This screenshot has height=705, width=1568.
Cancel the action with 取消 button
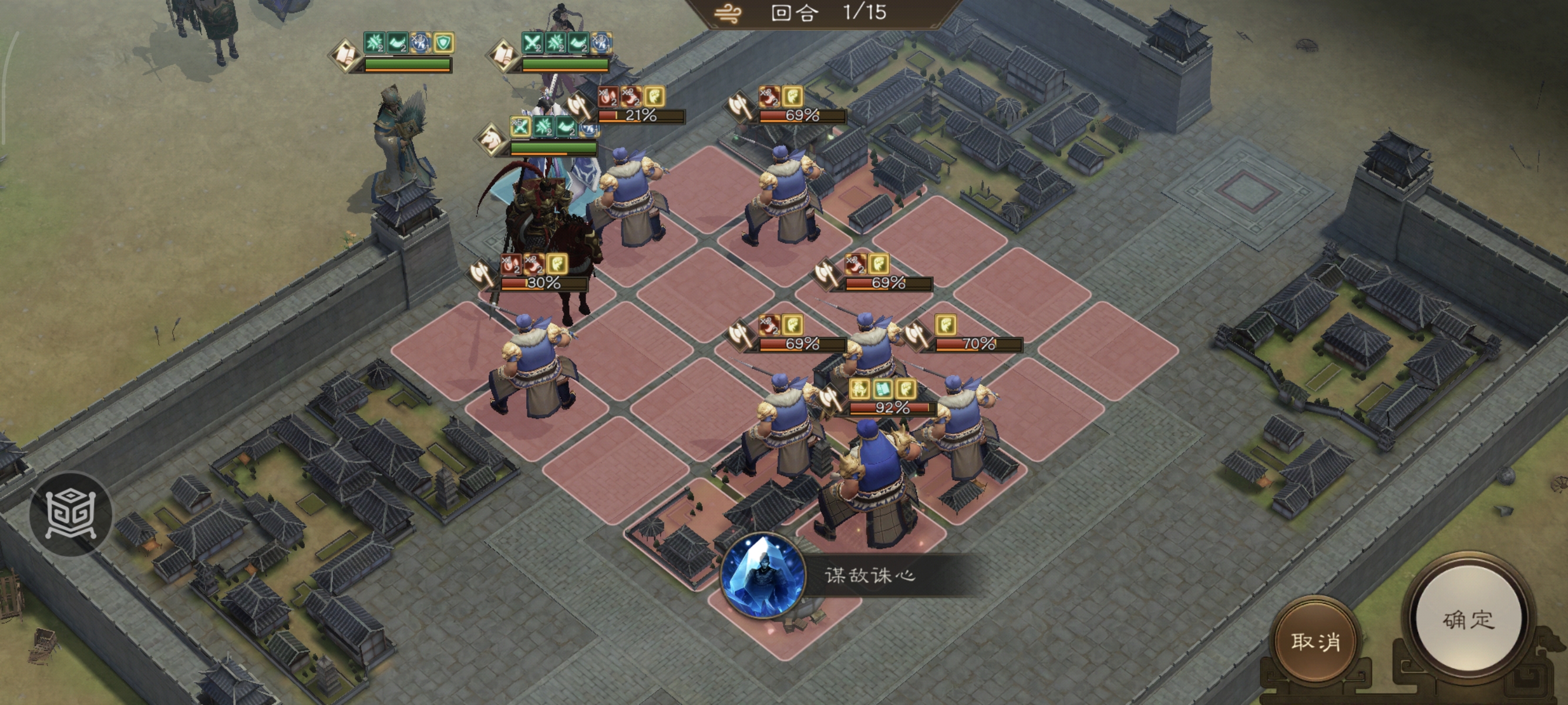coord(1315,641)
